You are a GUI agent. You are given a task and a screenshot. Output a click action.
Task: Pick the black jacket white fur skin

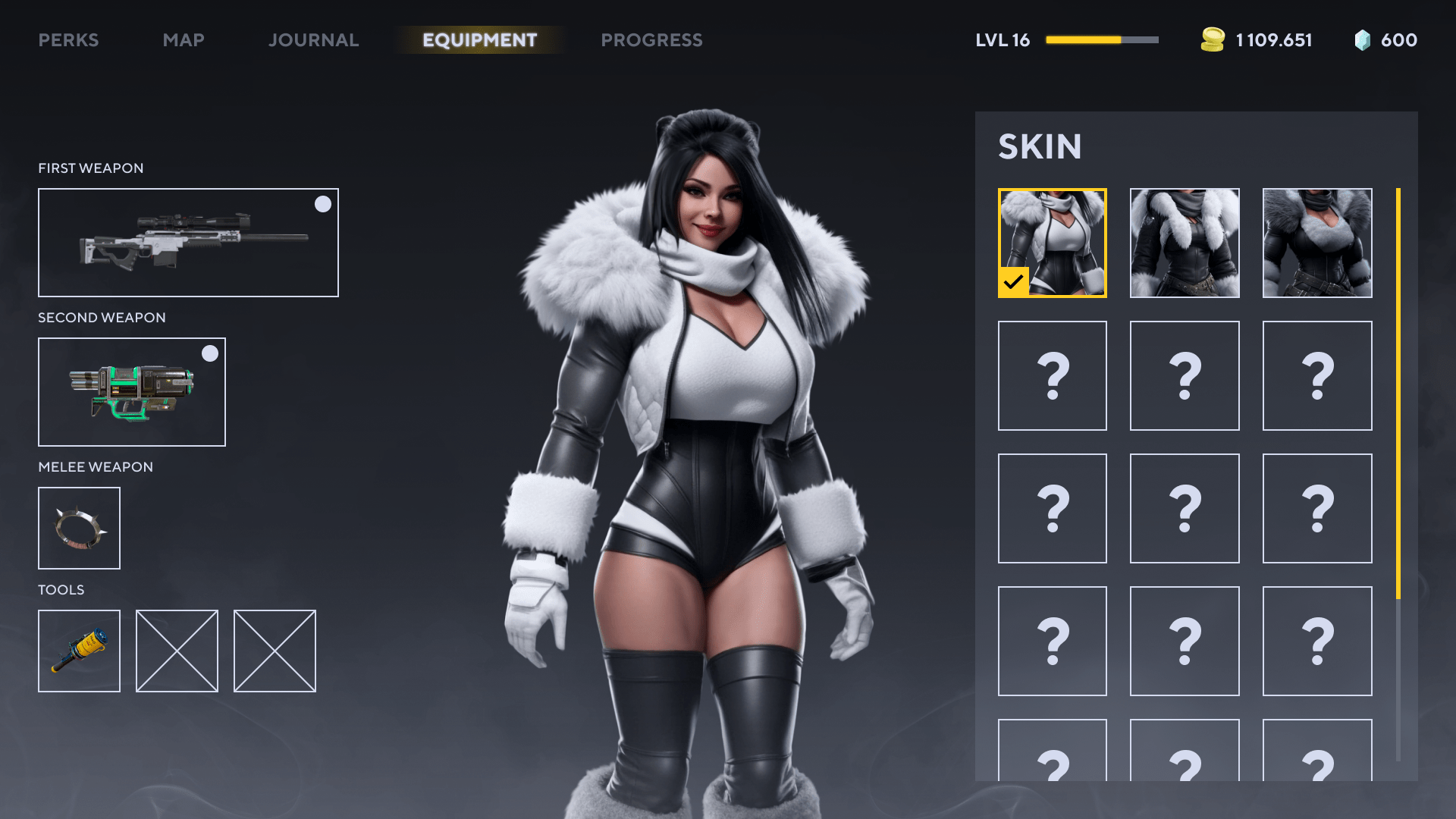[x=1185, y=243]
